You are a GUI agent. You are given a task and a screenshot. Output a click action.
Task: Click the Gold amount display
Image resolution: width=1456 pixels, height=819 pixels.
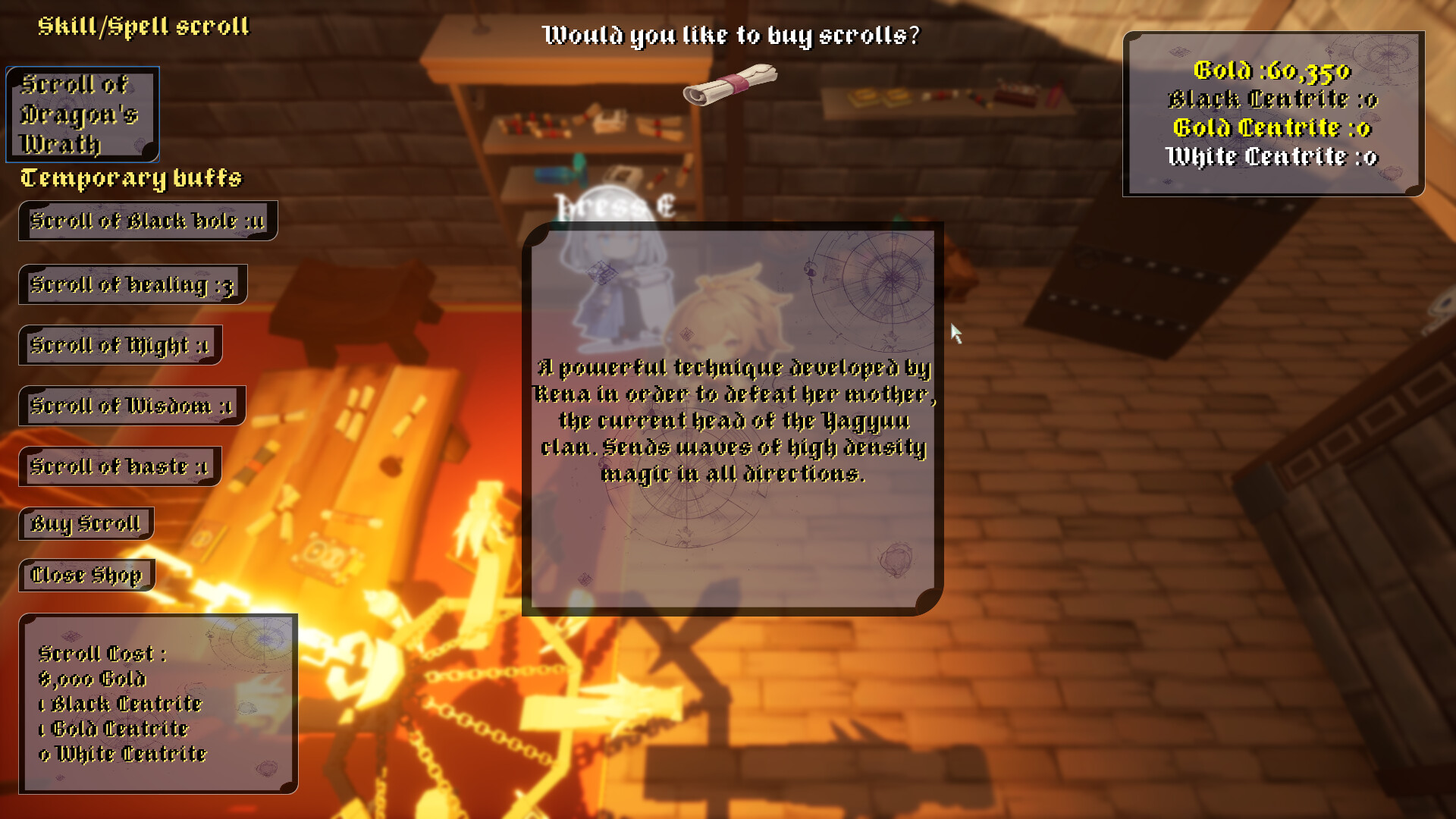[x=1272, y=72]
